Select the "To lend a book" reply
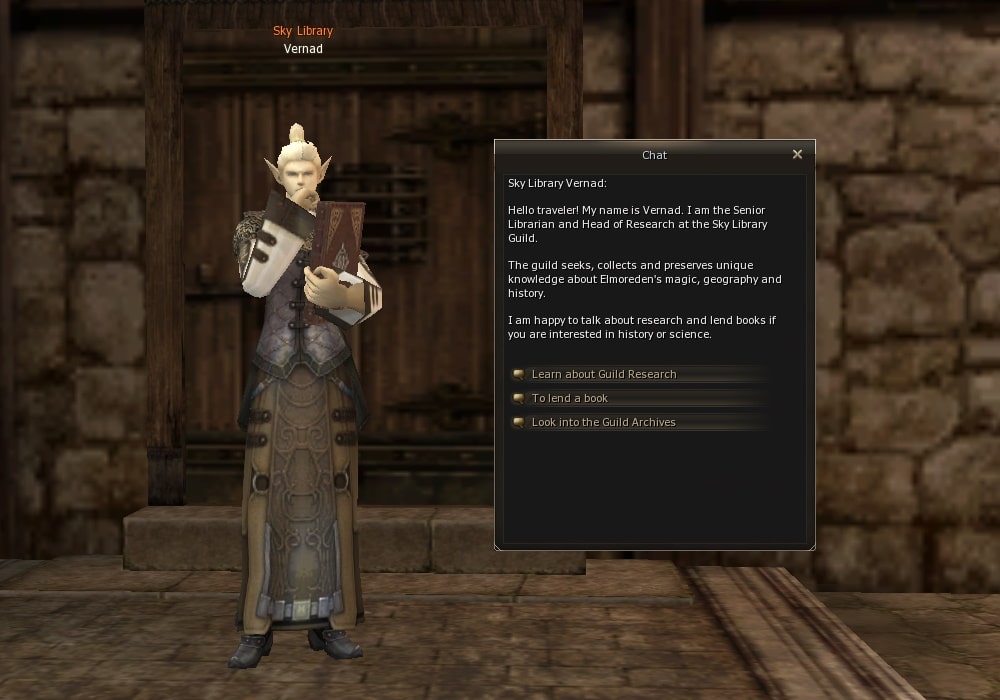Viewport: 1000px width, 700px height. tap(570, 398)
